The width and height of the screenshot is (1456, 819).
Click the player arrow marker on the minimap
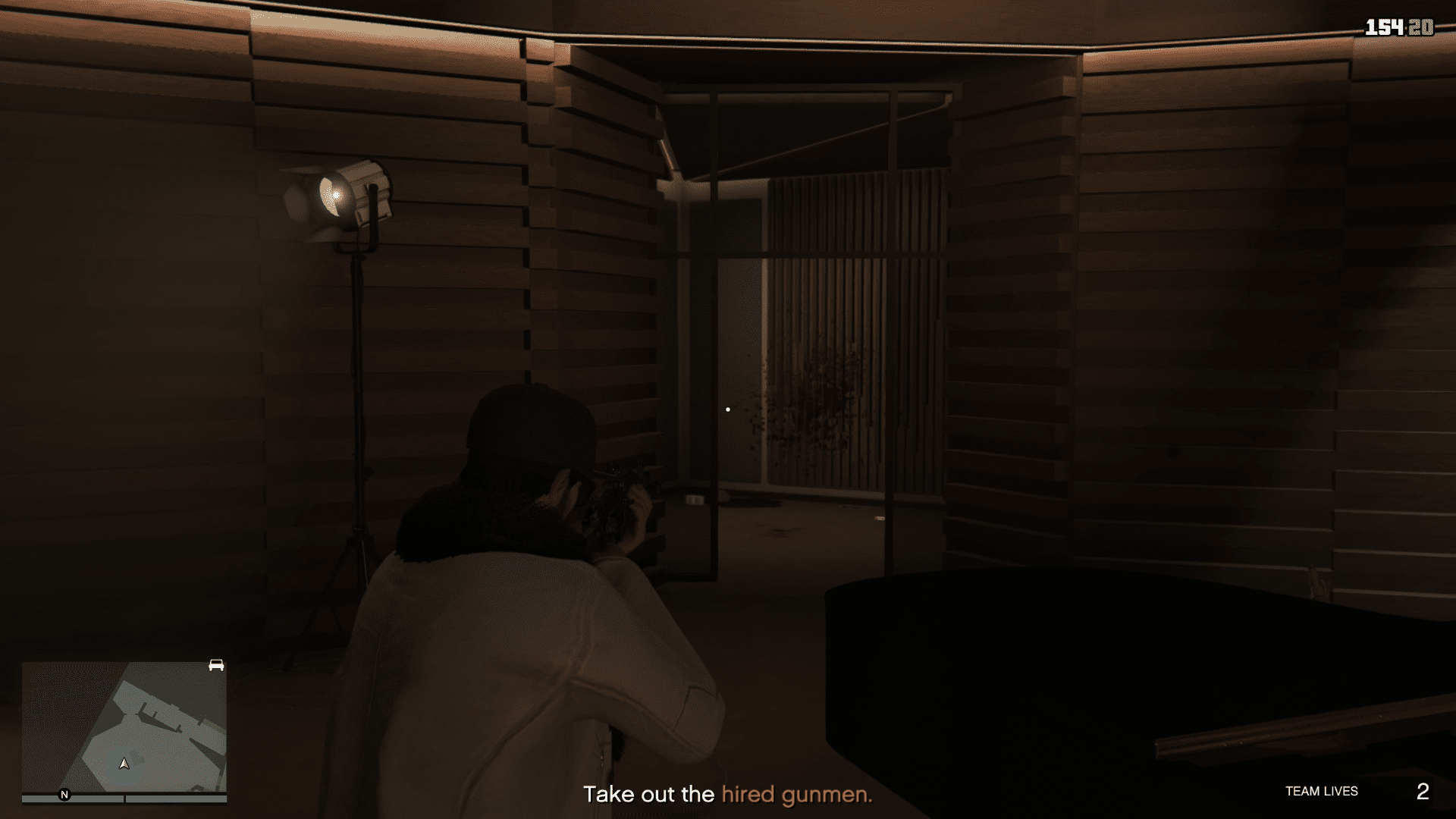(124, 765)
